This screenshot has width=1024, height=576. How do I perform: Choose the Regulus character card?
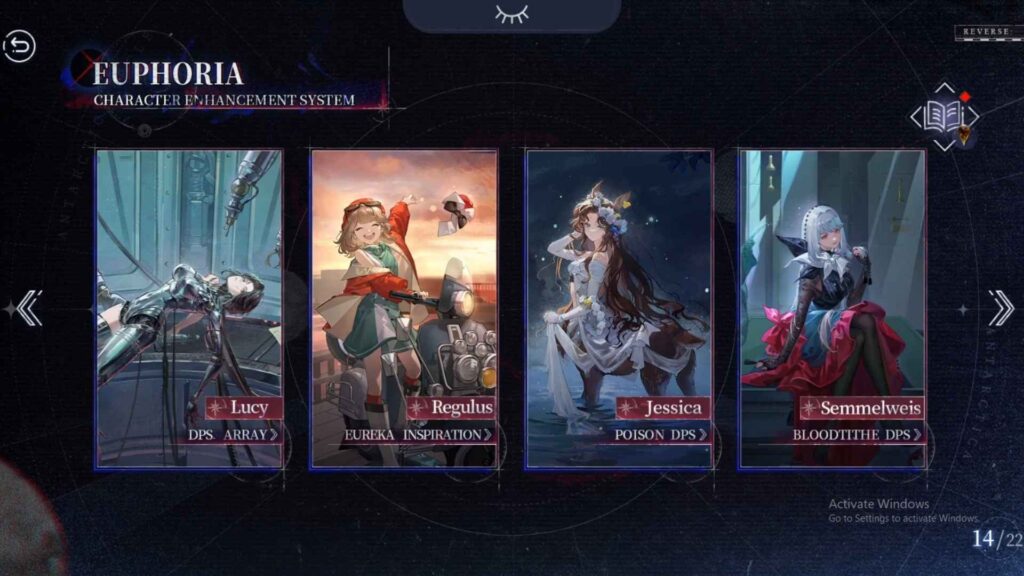404,280
